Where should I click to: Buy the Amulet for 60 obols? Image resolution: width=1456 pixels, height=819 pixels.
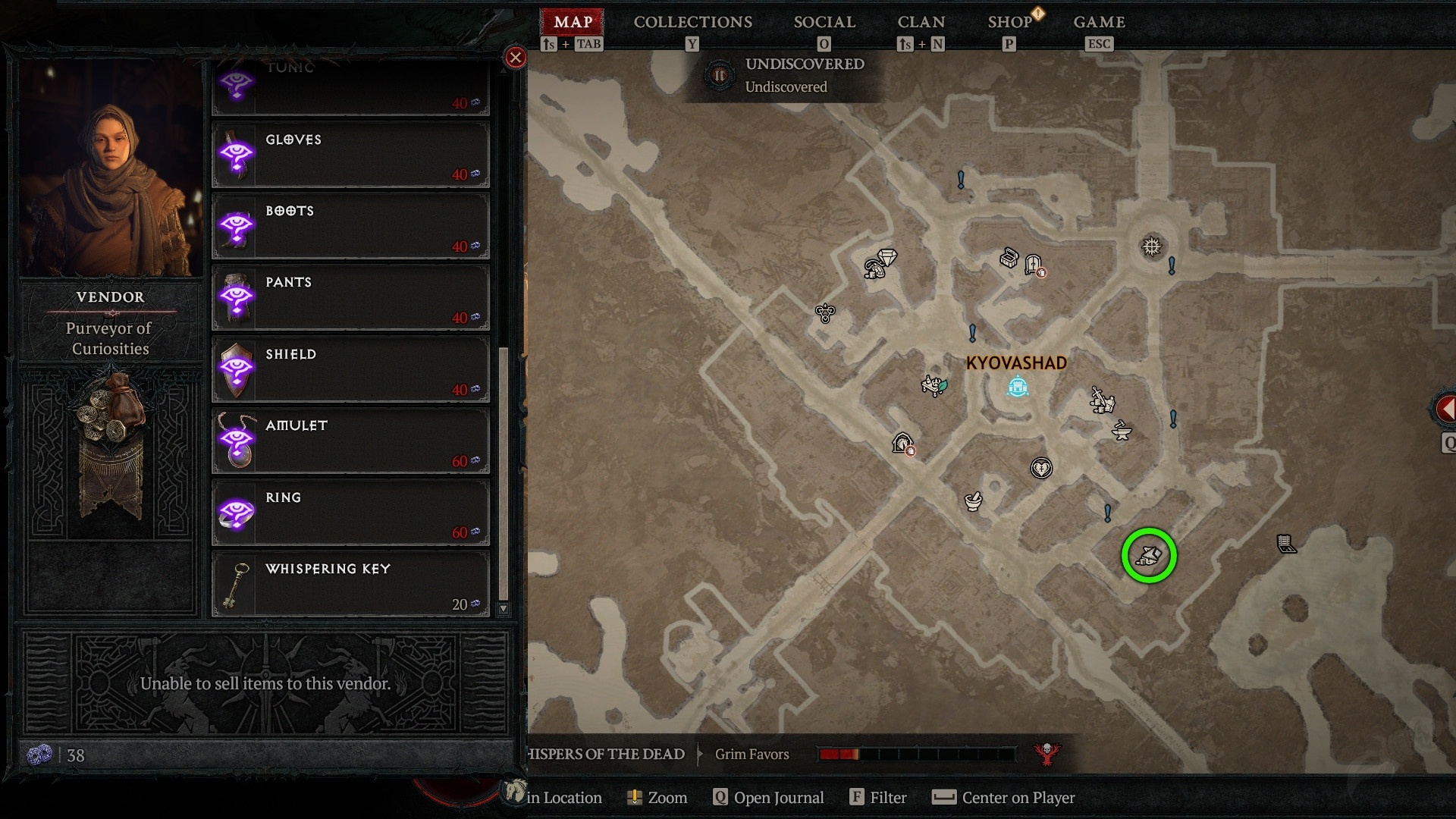coord(350,441)
